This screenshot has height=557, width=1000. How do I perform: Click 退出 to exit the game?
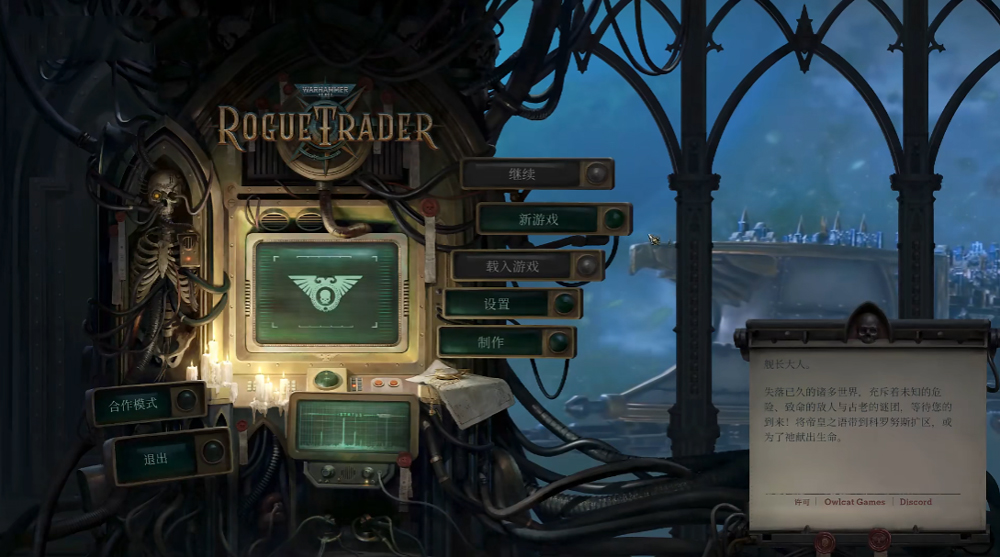(157, 458)
